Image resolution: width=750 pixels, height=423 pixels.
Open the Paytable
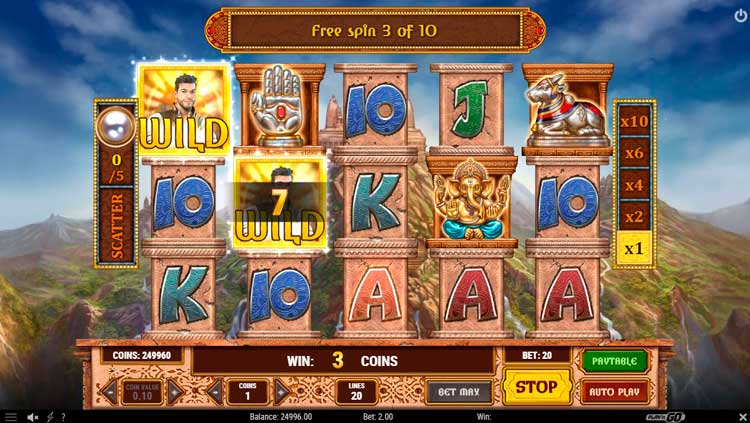click(614, 360)
